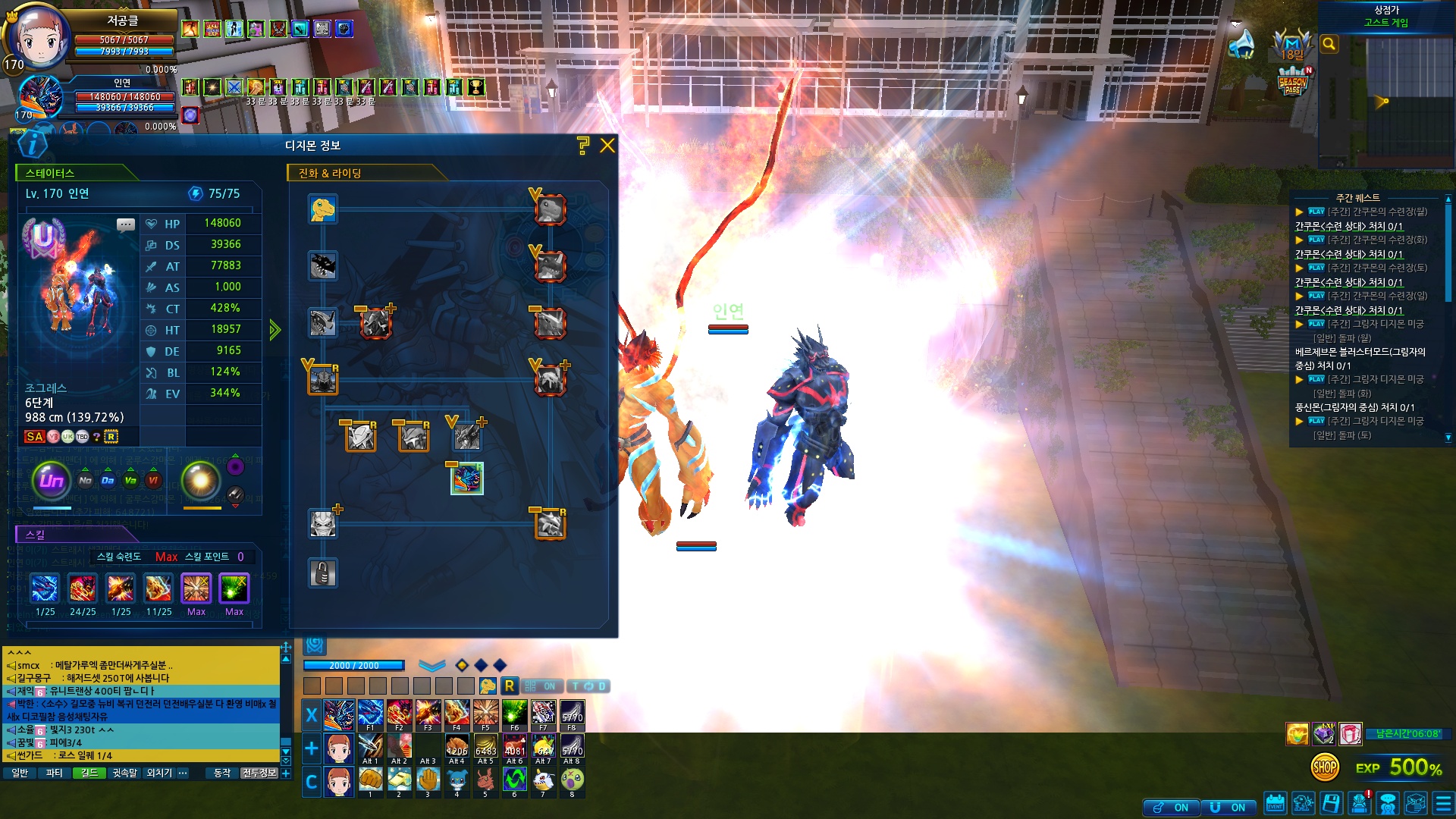1456x819 pixels.
Task: Open the 전투정보 chat tab
Action: 259,773
